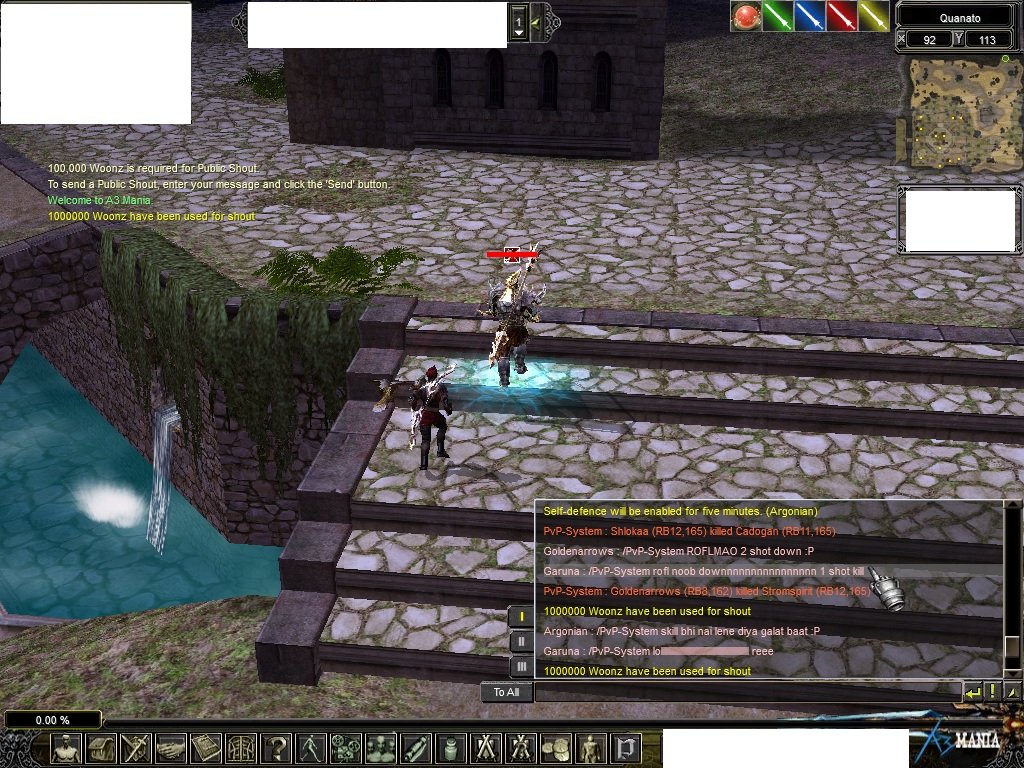The height and width of the screenshot is (768, 1024).
Task: Select the blue sword skill icon
Action: pyautogui.click(x=809, y=16)
